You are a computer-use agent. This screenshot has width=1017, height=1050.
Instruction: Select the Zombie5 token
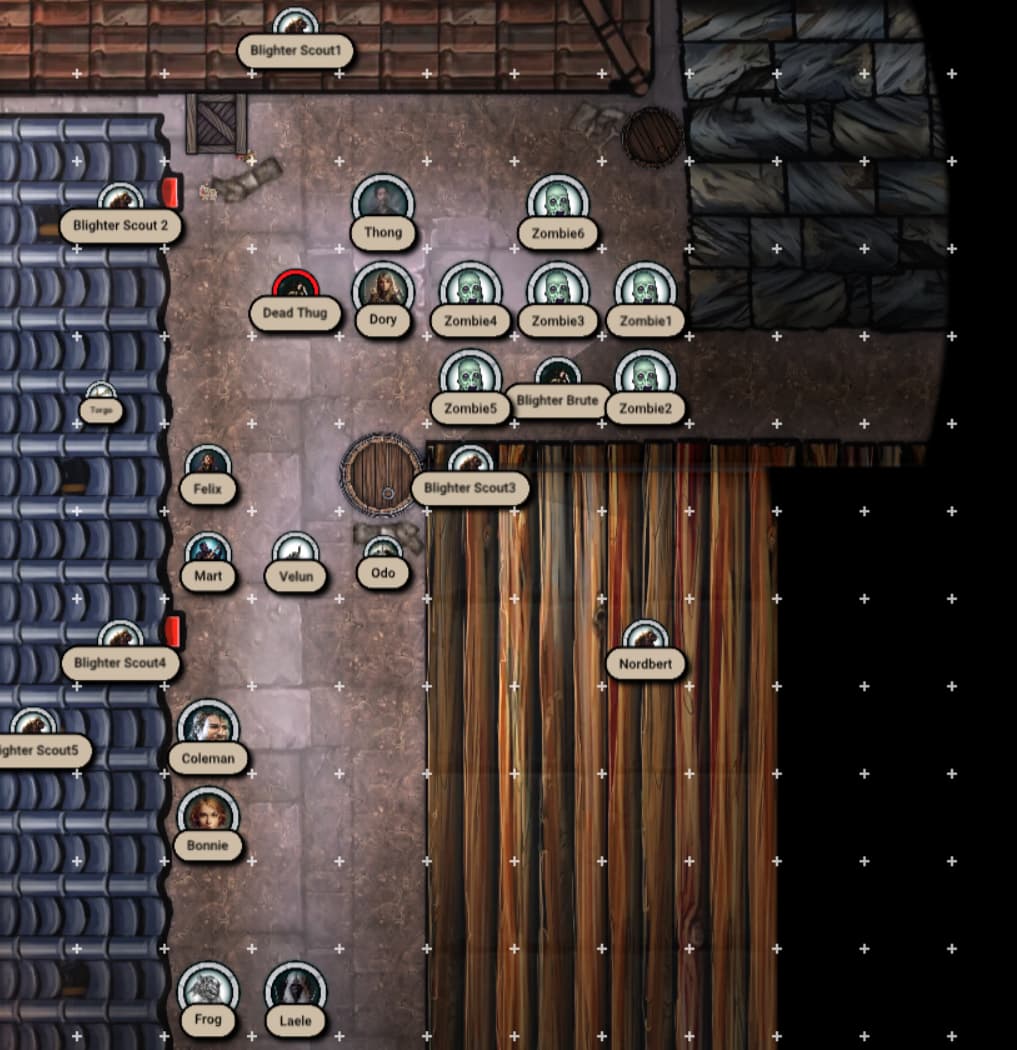[x=470, y=378]
